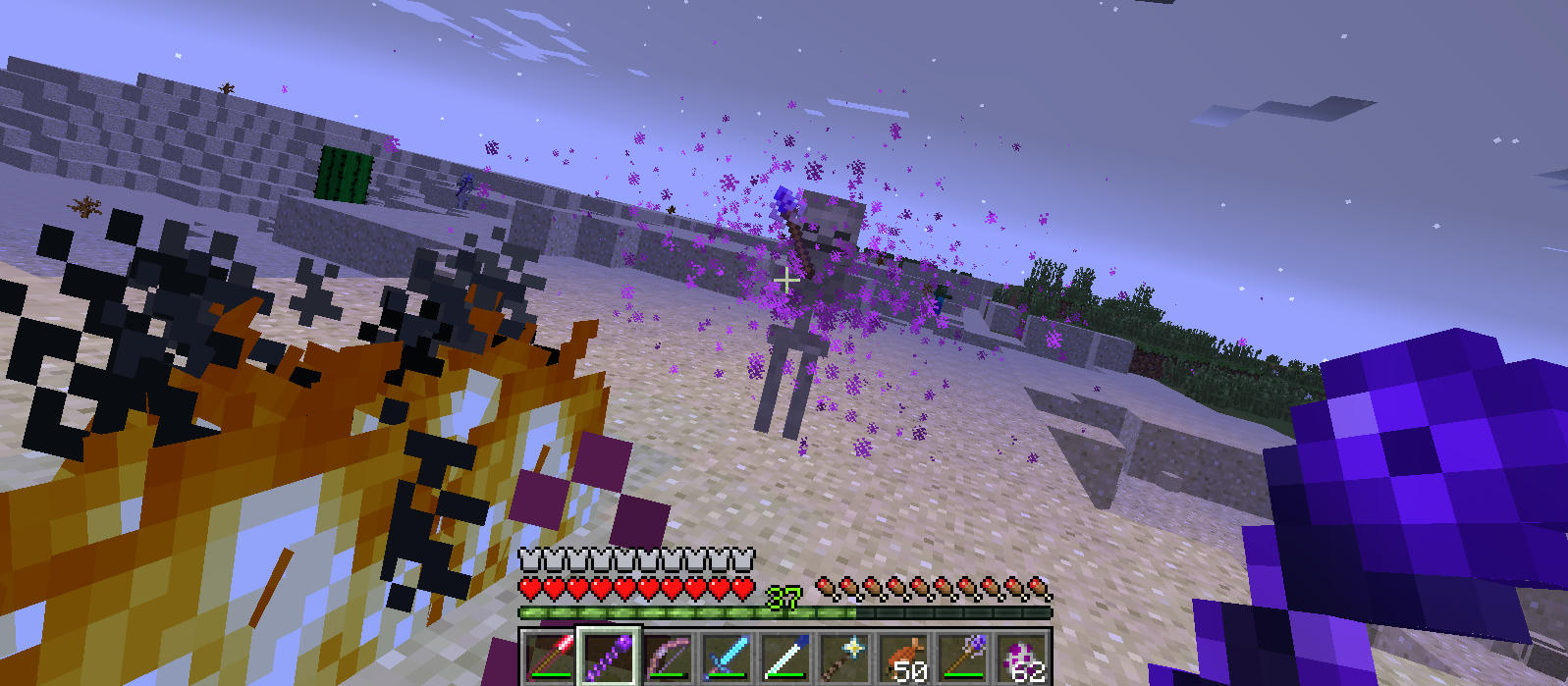
Task: Choose the purple orb staff slot
Action: [x=963, y=657]
